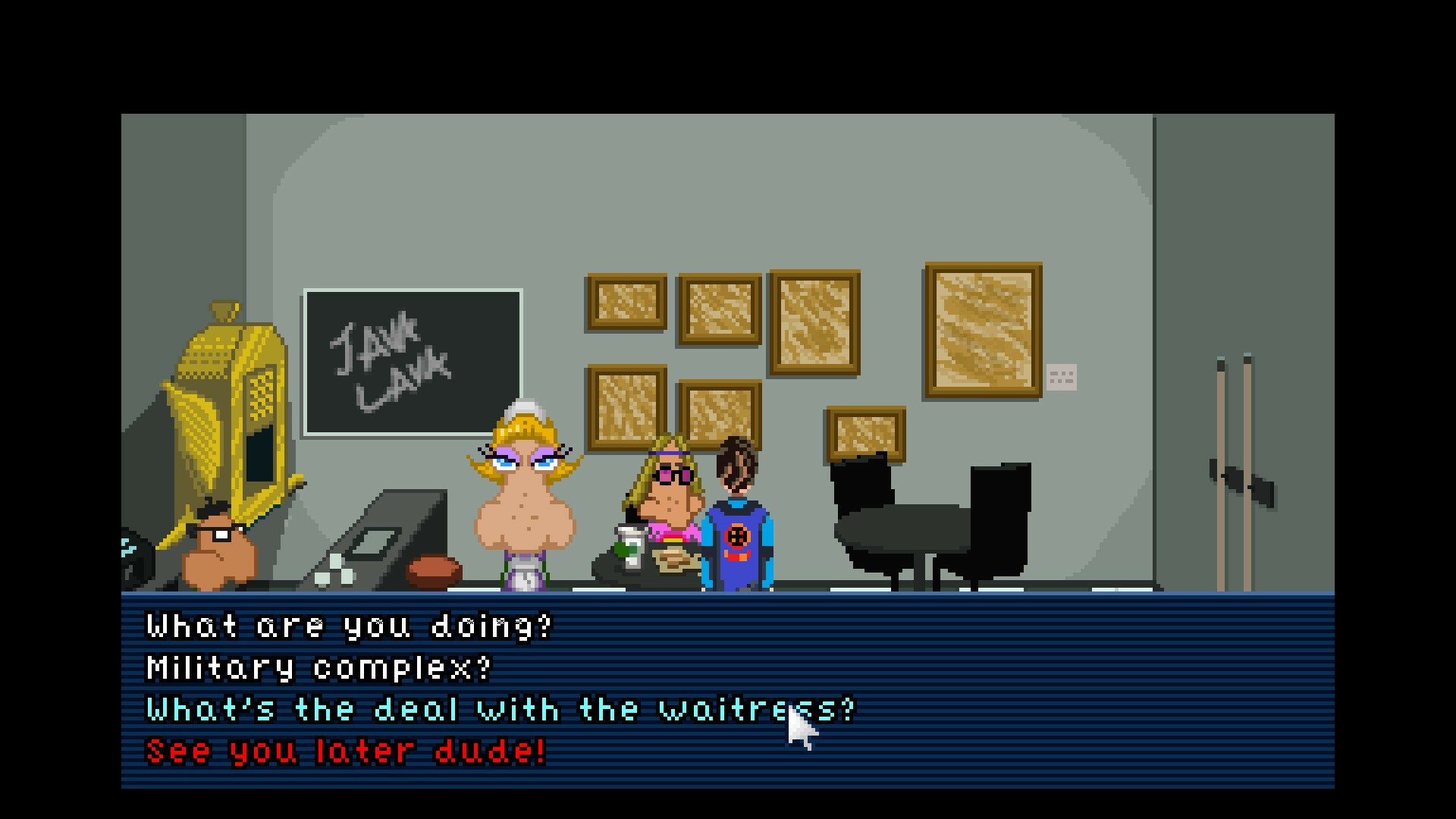1456x819 pixels.
Task: Choose the dialogue option 'Military complex?'
Action: 318,667
